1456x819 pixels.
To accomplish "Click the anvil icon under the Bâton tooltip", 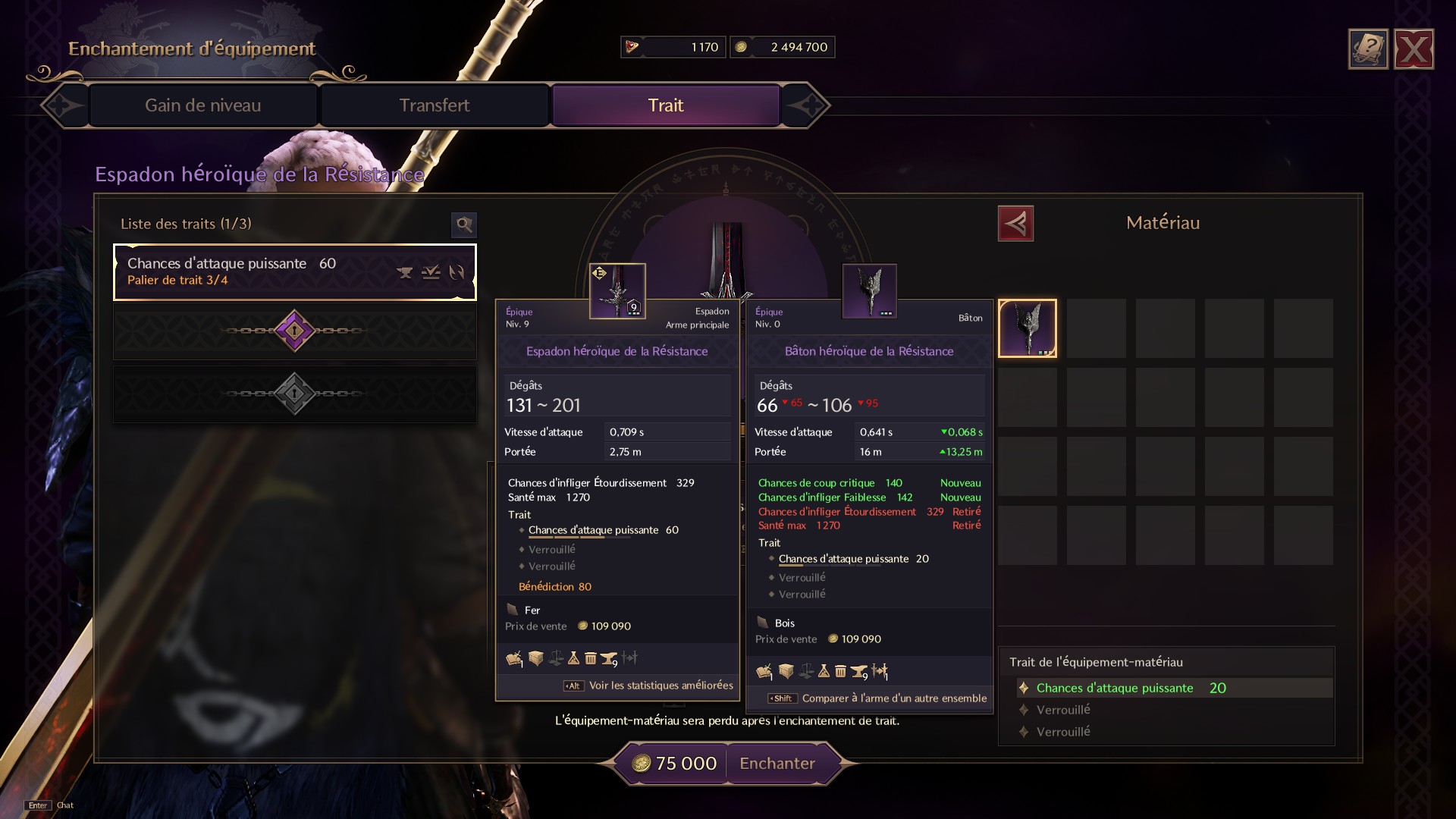I will pyautogui.click(x=859, y=670).
